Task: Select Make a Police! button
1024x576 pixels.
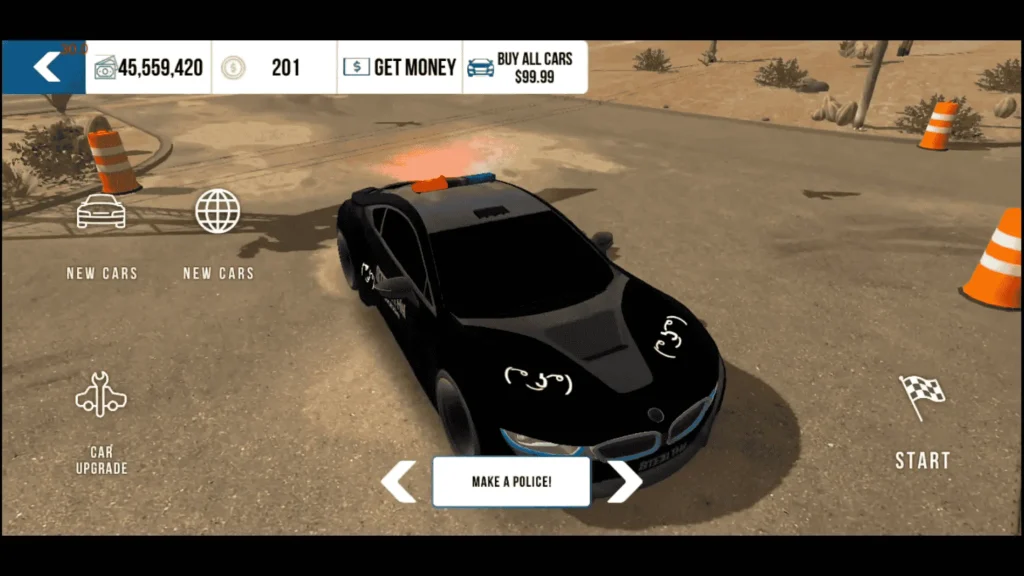Action: pos(511,482)
